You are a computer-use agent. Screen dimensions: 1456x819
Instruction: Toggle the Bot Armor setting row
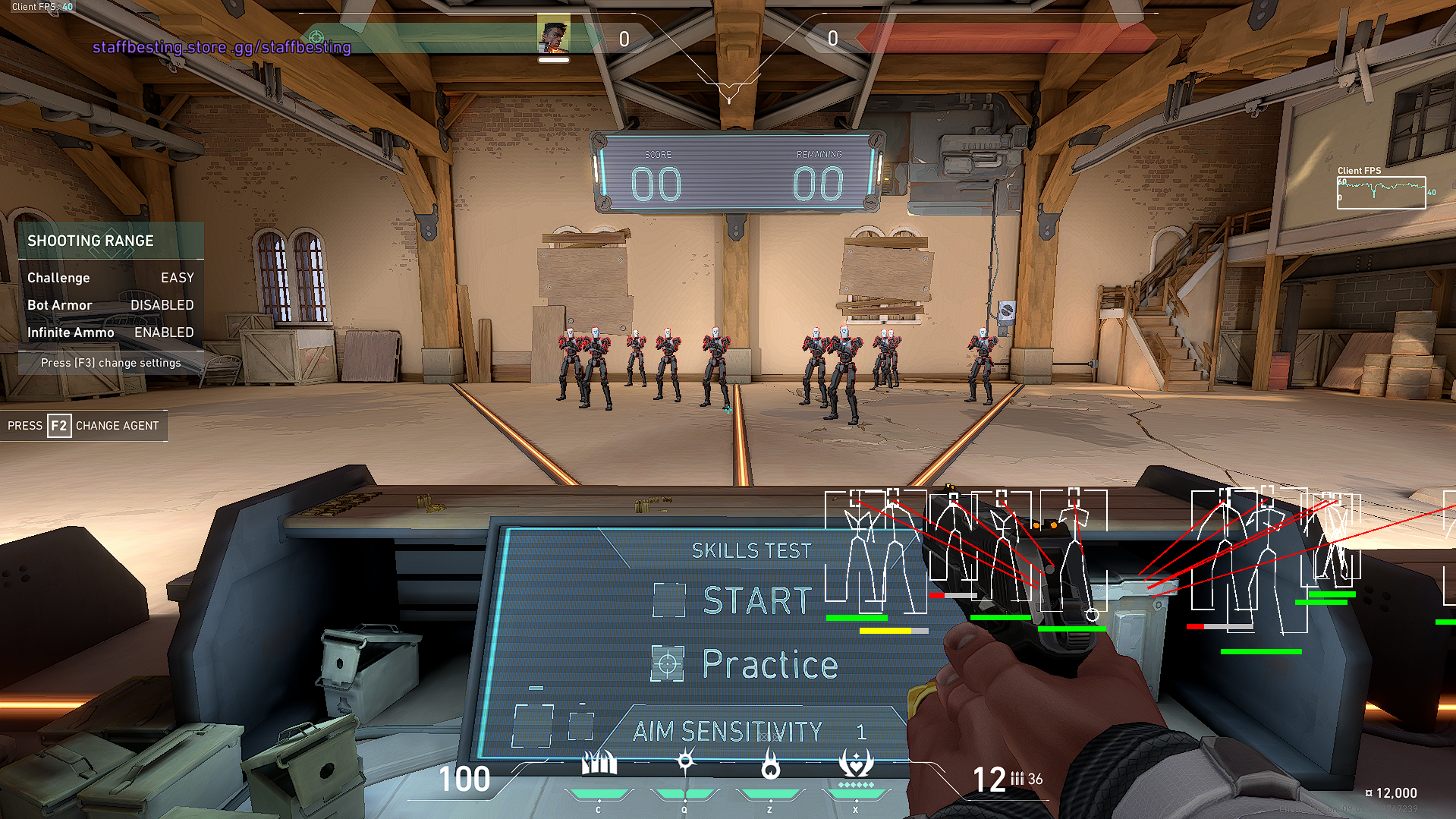(x=111, y=305)
